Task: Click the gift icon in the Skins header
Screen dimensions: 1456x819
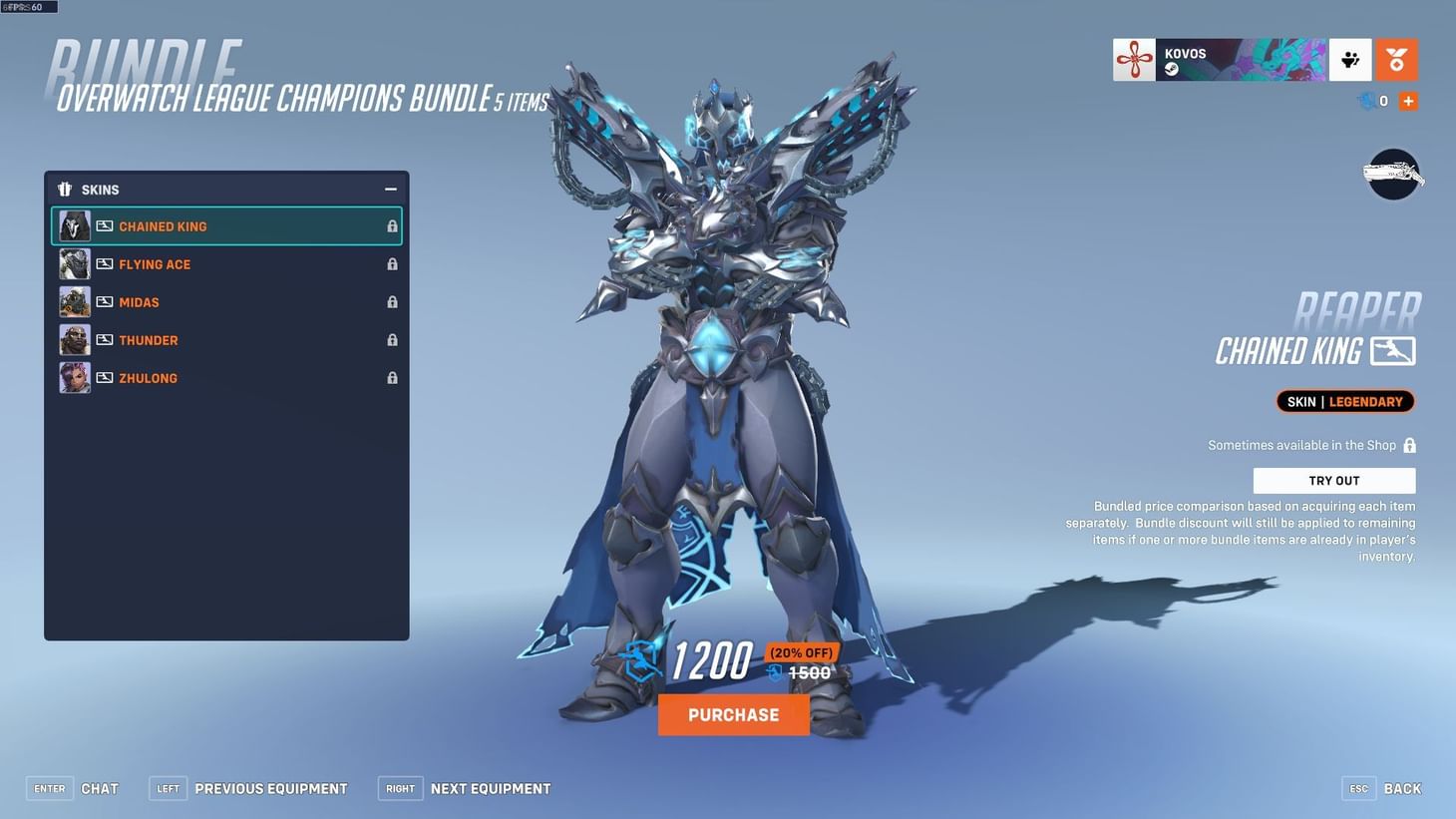Action: pyautogui.click(x=65, y=189)
